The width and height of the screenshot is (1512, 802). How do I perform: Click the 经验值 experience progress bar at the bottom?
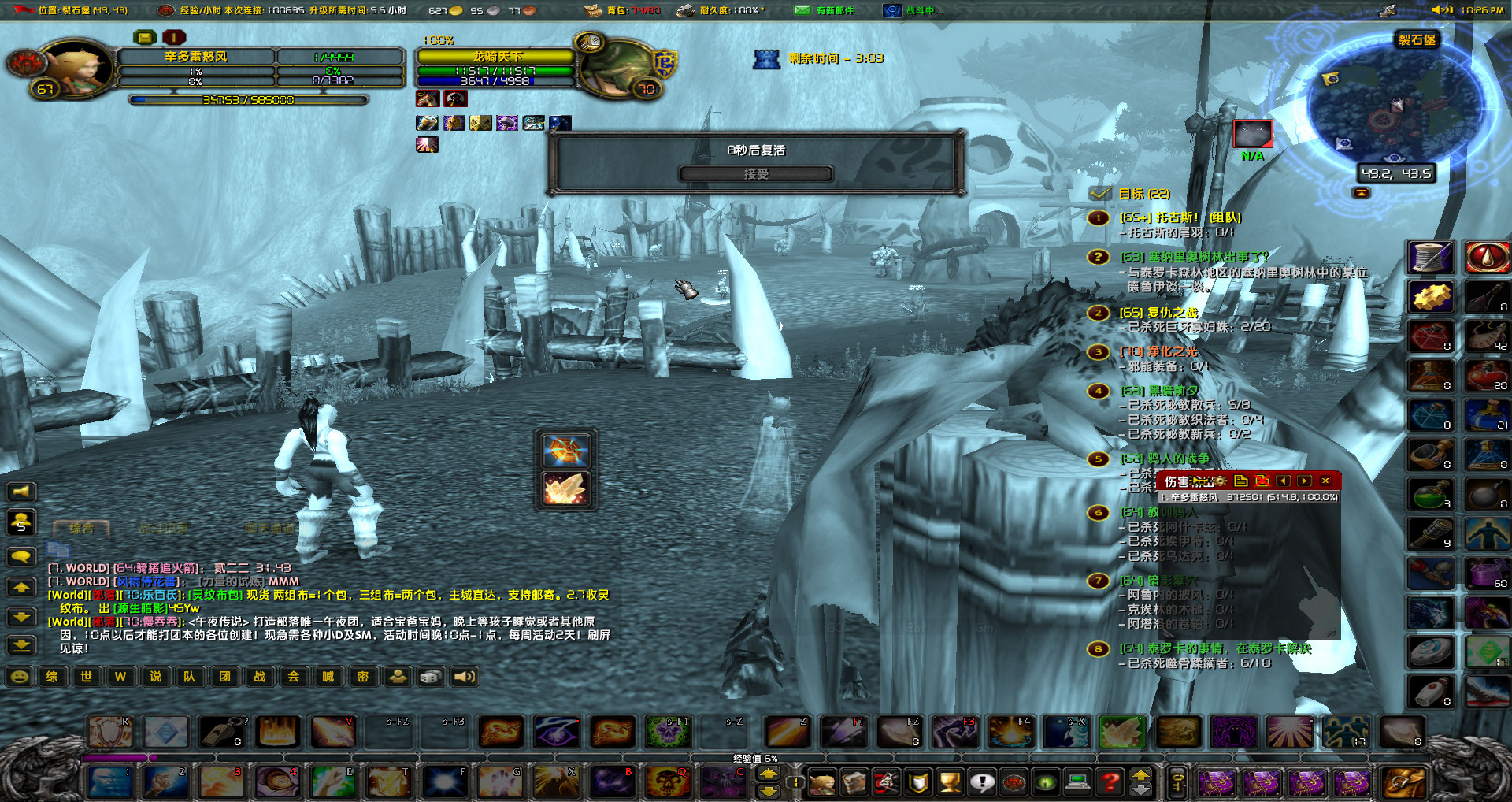[756, 757]
